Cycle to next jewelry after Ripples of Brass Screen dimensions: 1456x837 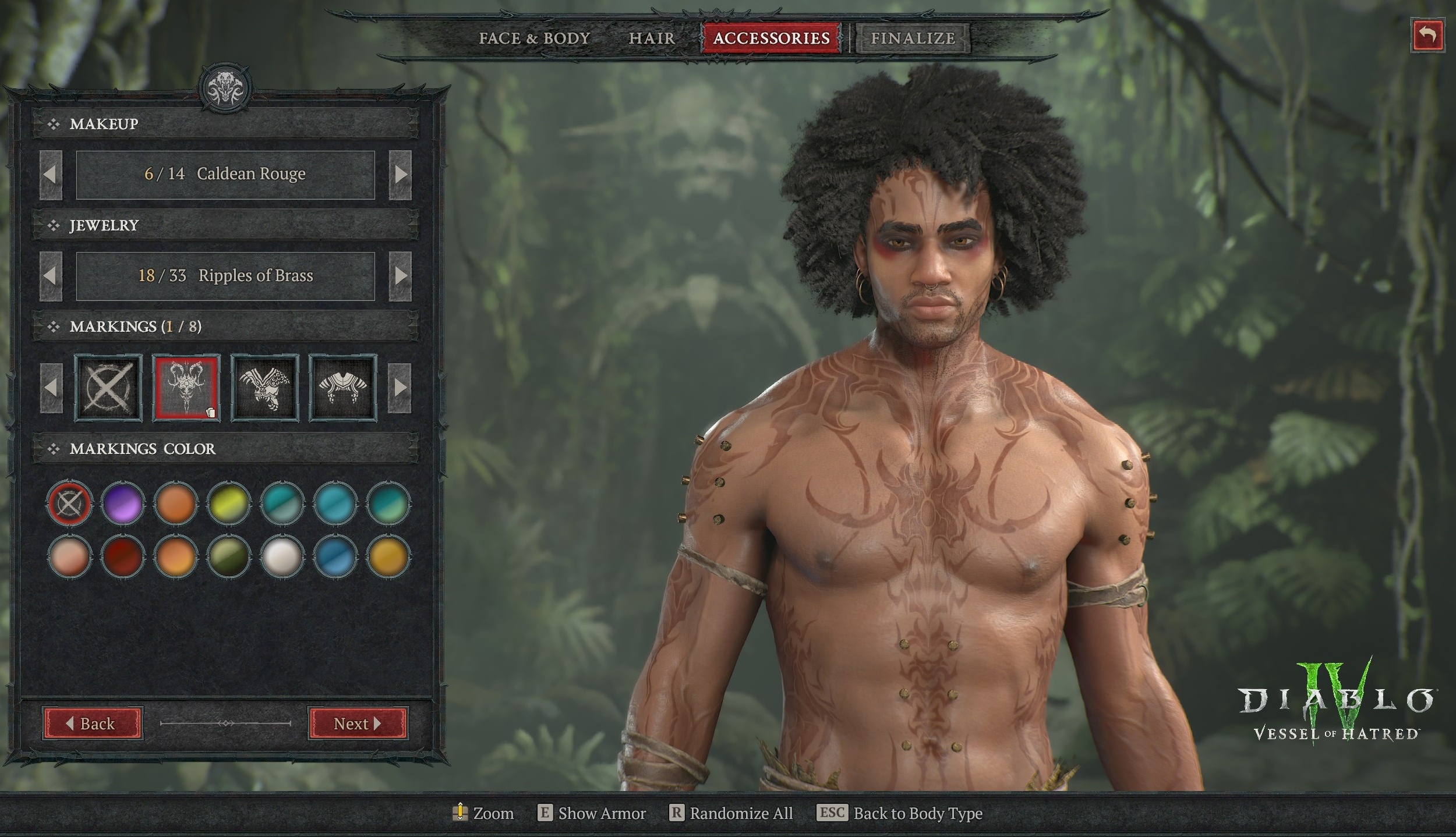click(x=400, y=276)
